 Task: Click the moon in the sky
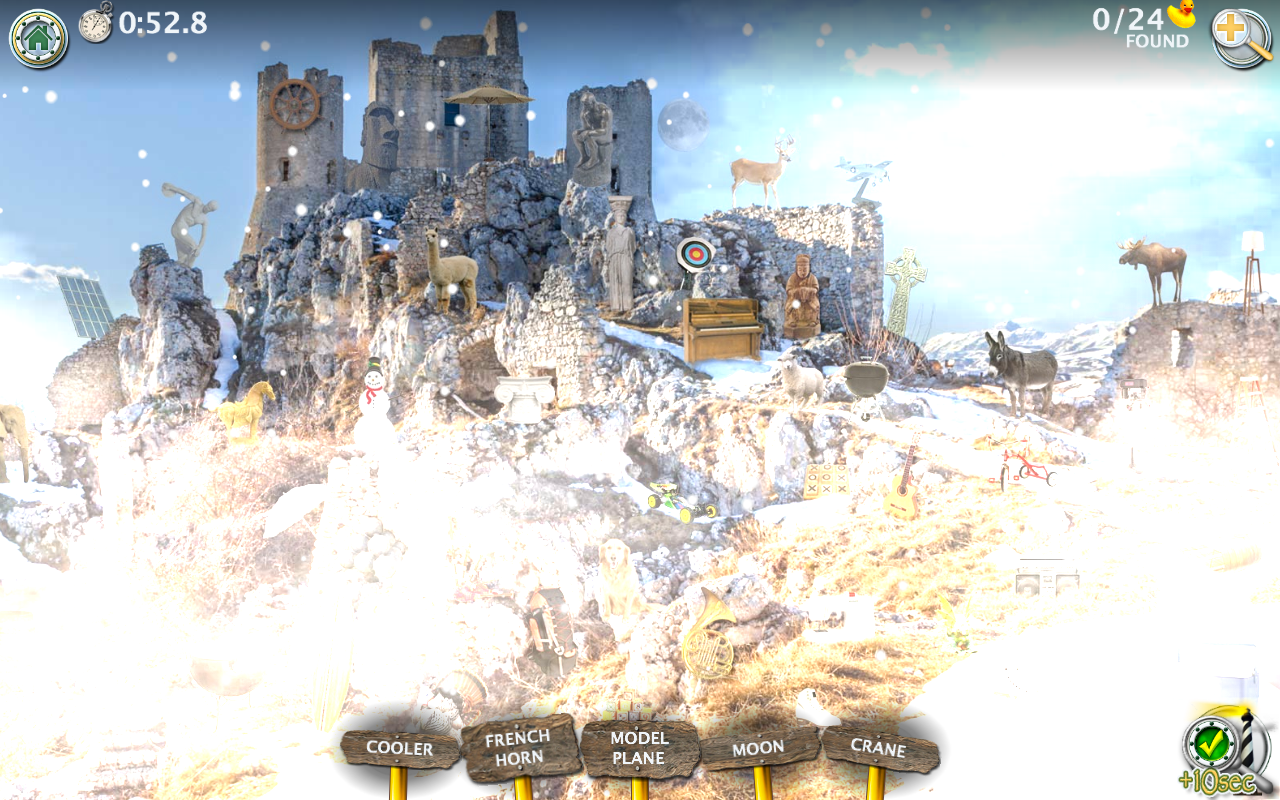tap(684, 124)
